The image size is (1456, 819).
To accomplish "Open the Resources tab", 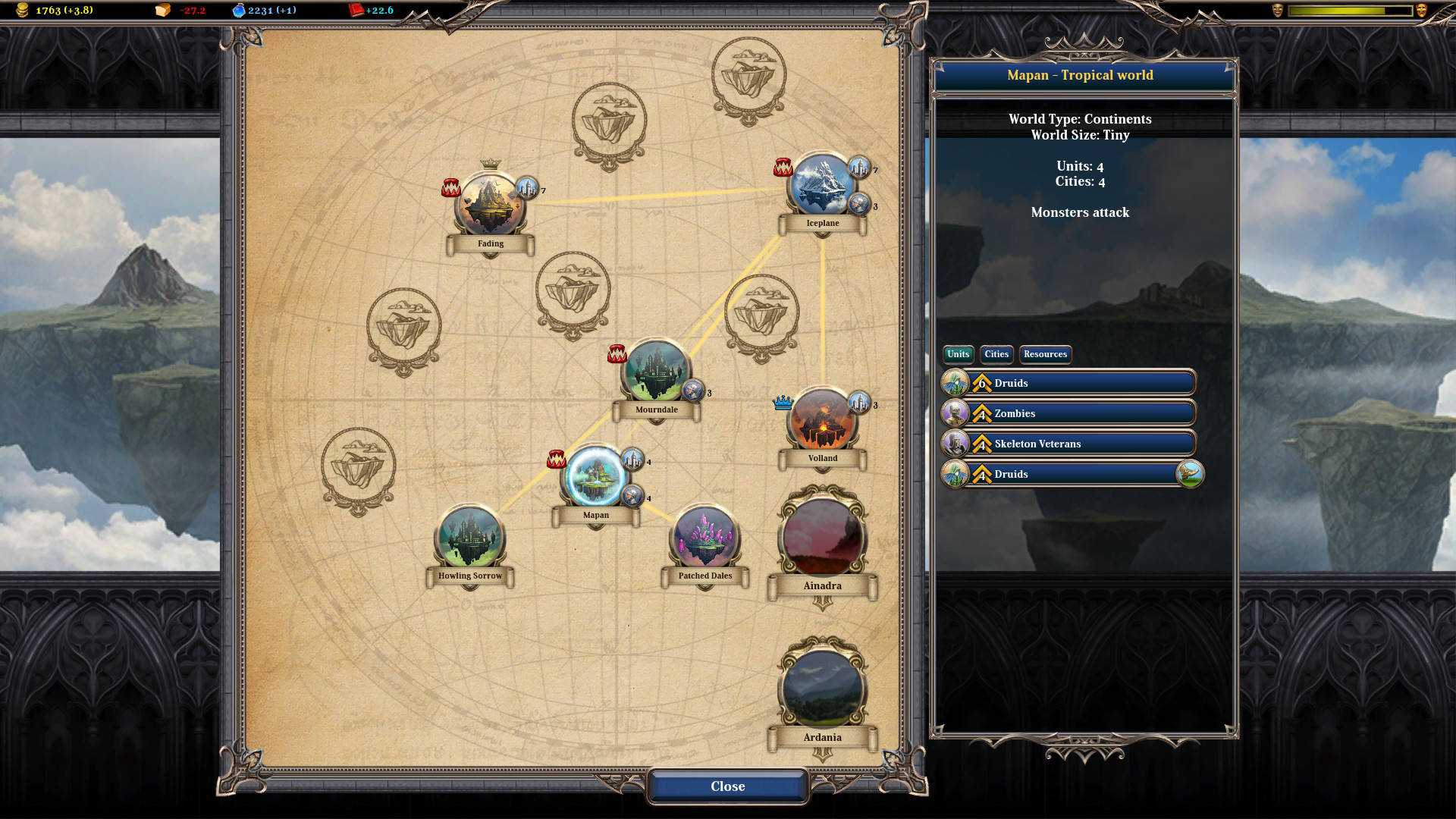I will tap(1045, 354).
